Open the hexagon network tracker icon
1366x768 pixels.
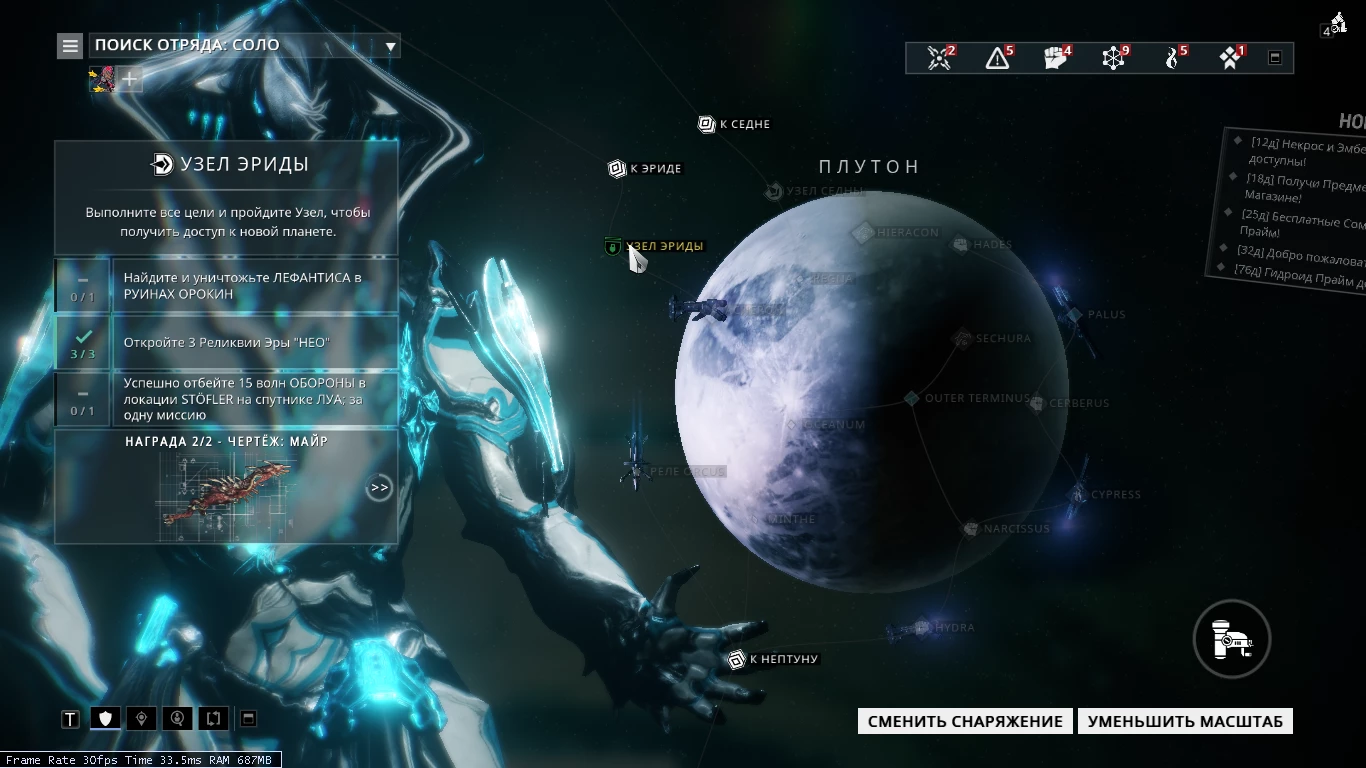pos(1113,58)
